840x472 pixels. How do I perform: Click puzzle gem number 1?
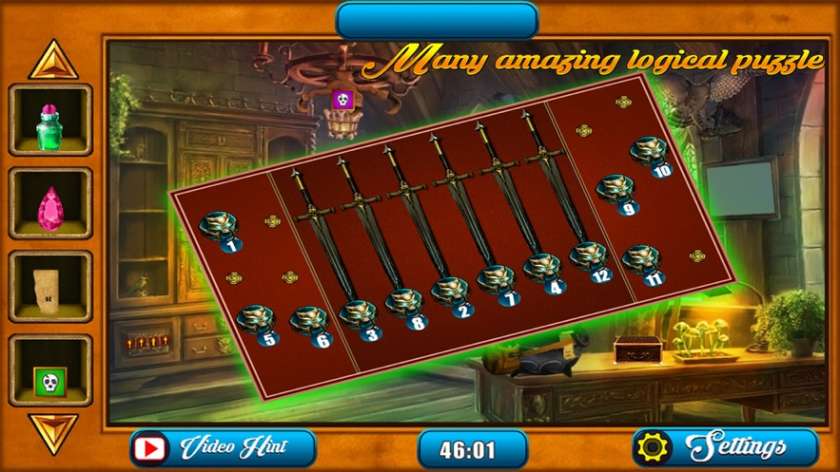click(219, 229)
